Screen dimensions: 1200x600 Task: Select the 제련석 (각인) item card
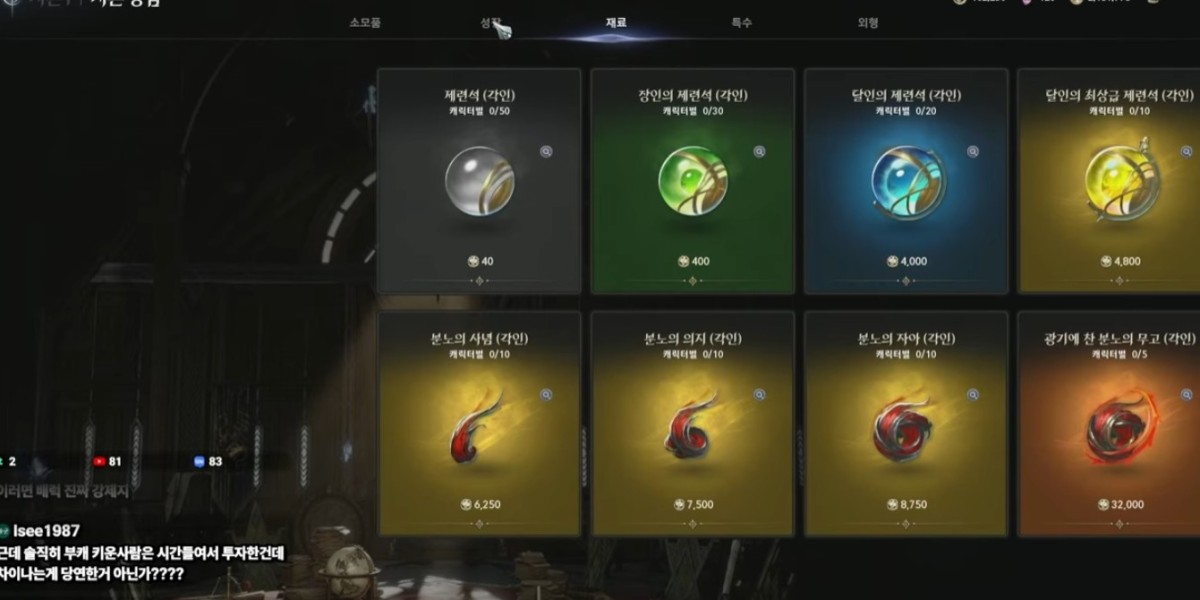(x=479, y=181)
